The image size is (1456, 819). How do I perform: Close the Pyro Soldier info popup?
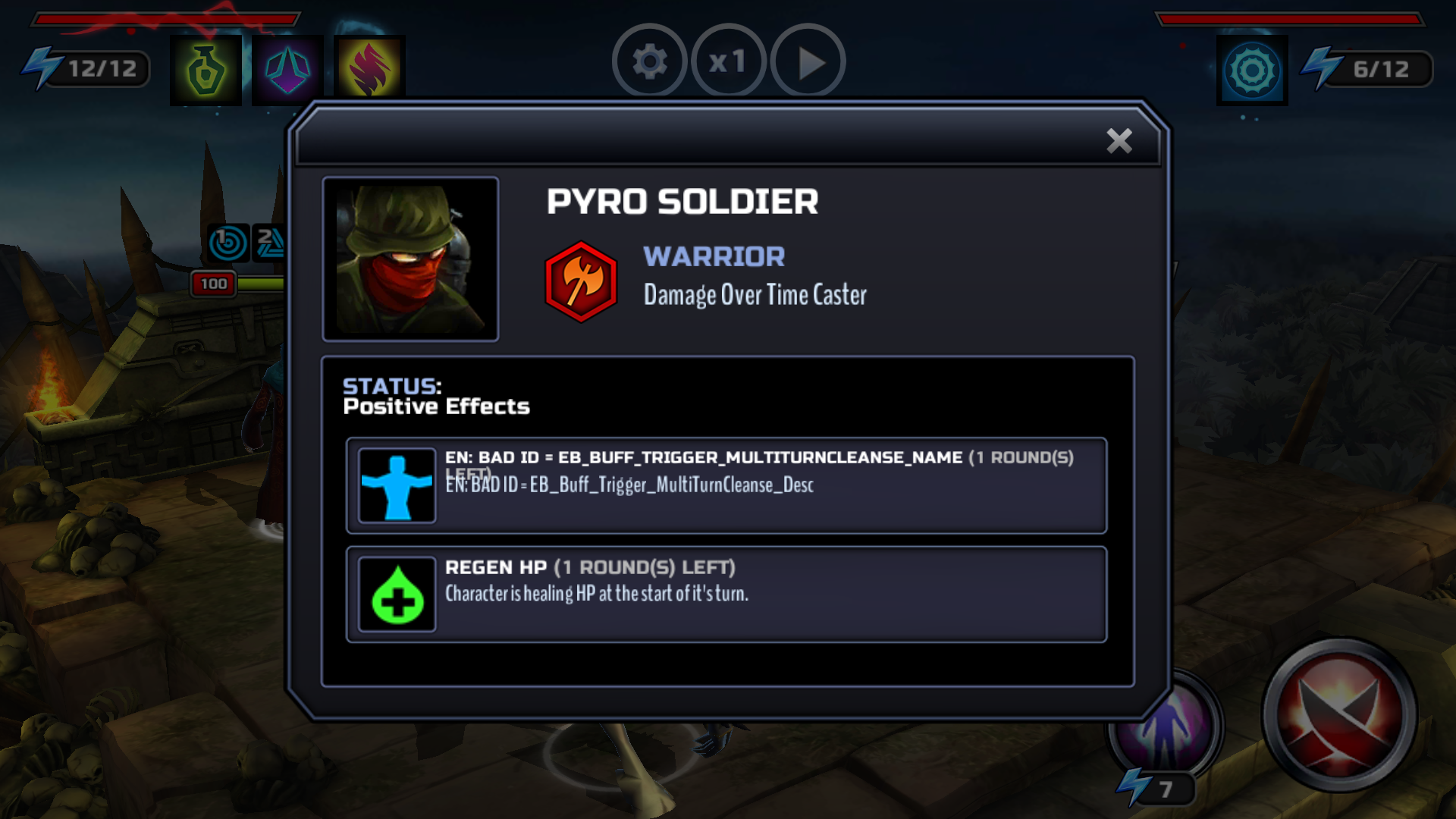click(1119, 141)
